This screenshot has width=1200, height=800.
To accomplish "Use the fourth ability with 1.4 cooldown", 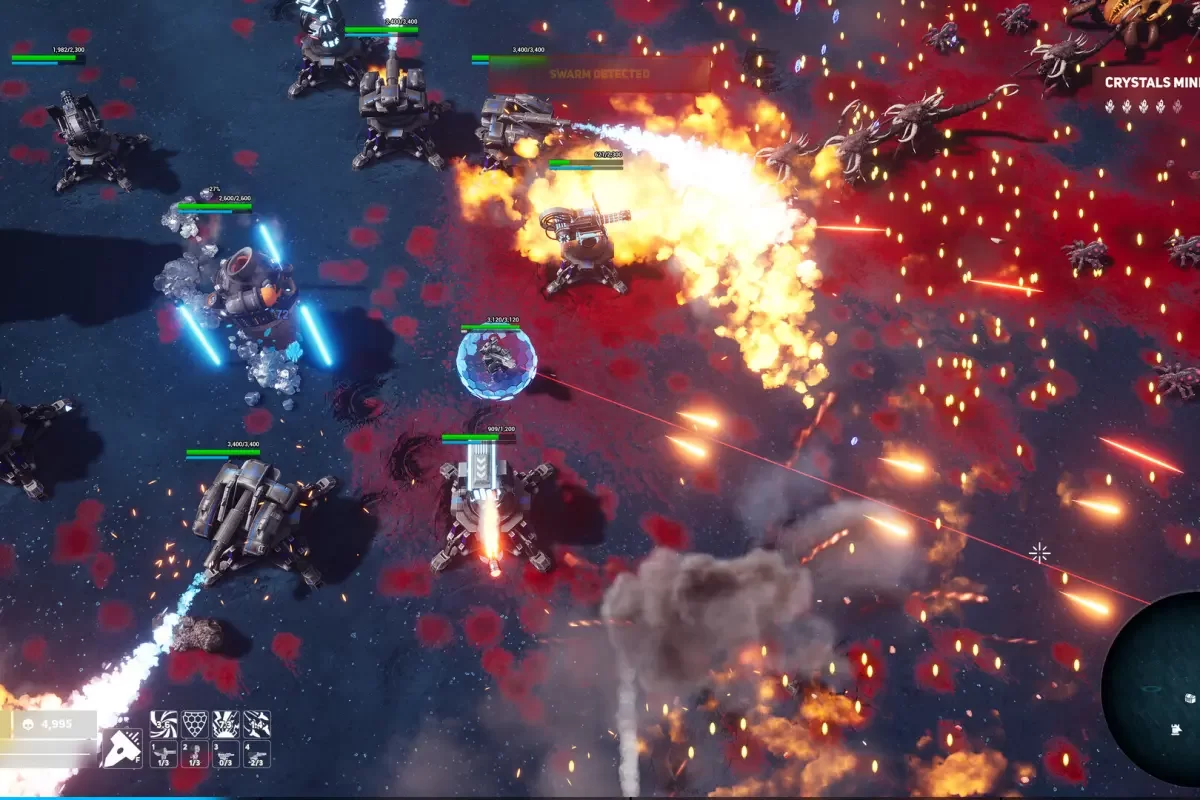I will 257,724.
